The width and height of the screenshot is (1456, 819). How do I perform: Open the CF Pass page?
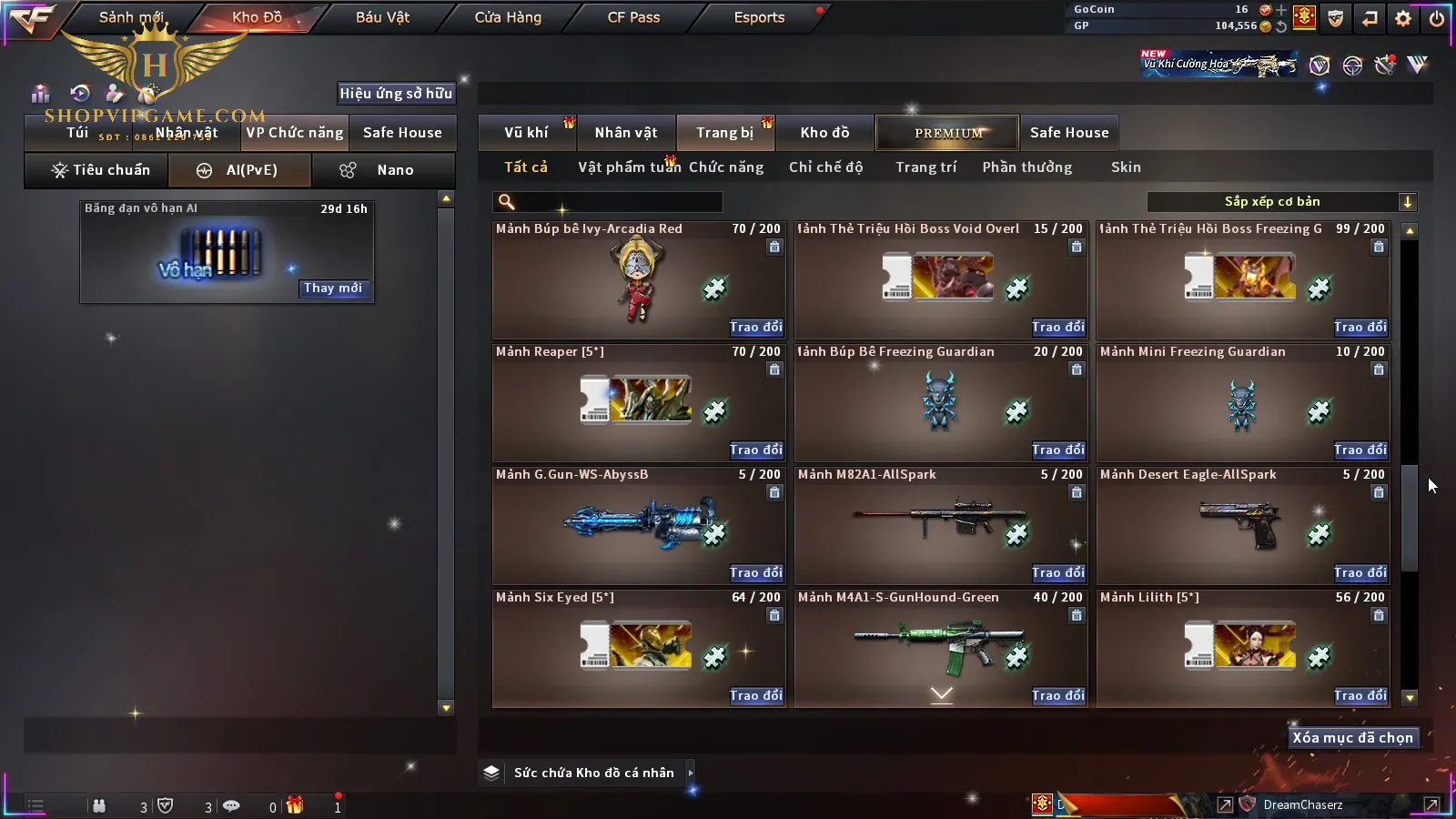(x=633, y=17)
